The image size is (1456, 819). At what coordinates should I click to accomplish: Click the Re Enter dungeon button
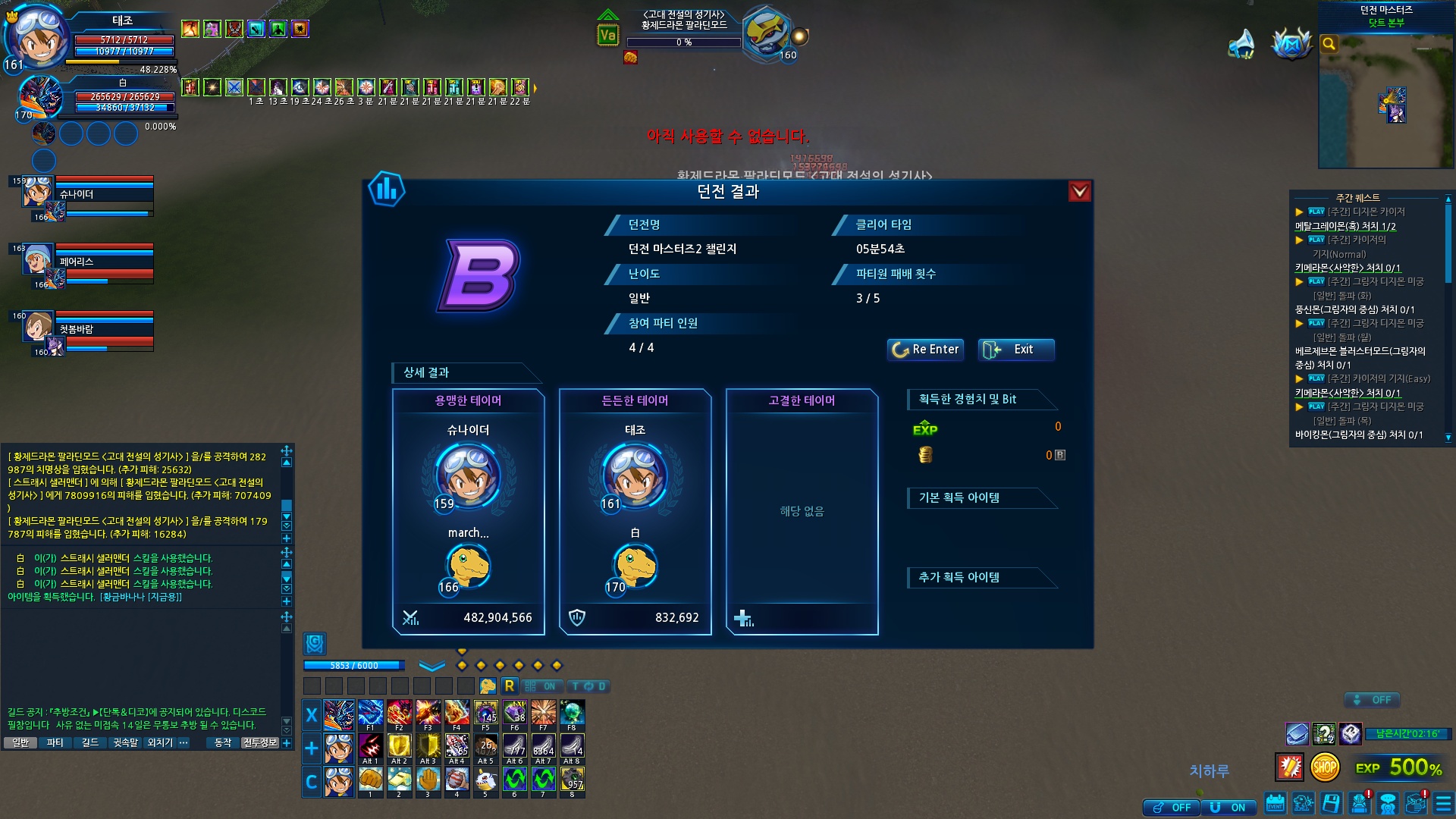pyautogui.click(x=925, y=350)
